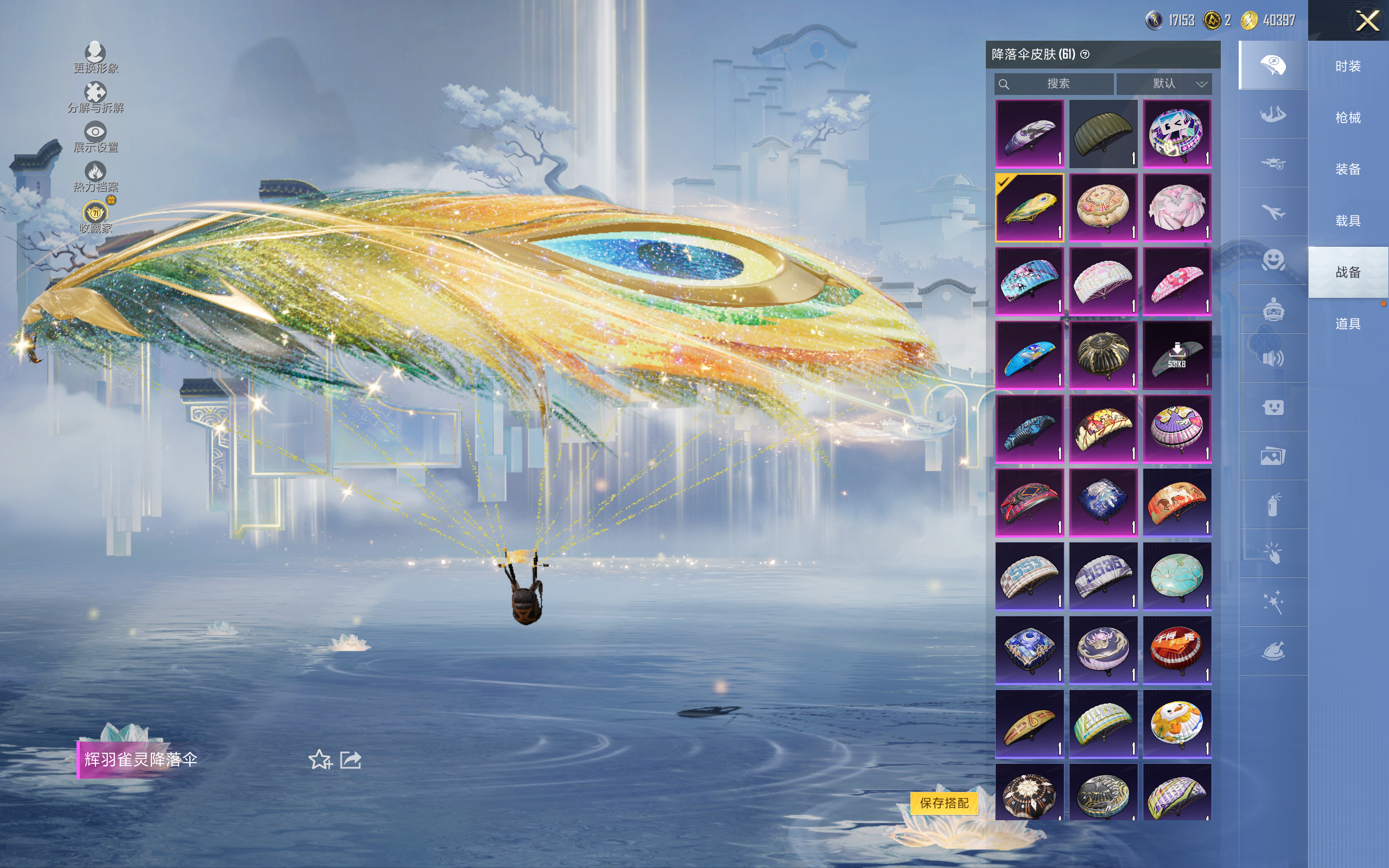Share the parachute skin via arrow icon
This screenshot has height=868, width=1389.
(x=351, y=760)
